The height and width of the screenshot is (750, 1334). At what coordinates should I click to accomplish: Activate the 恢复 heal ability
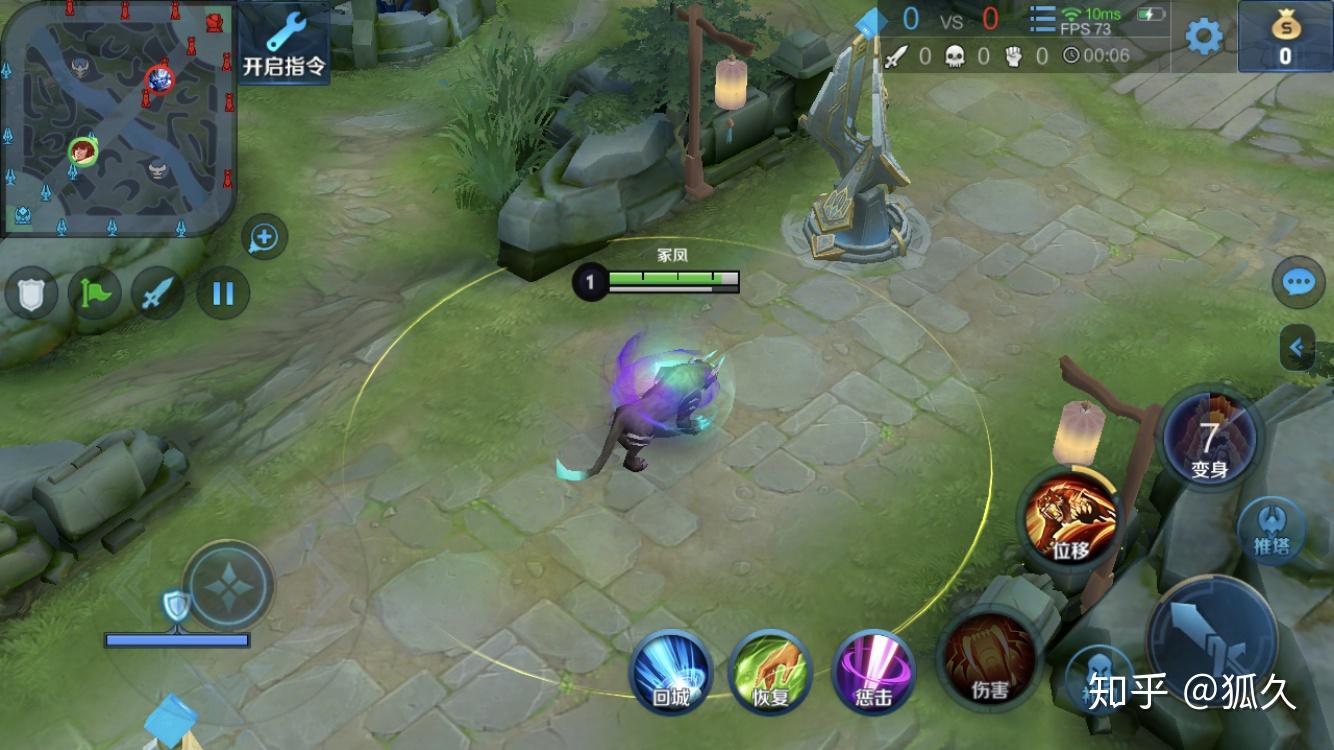tap(770, 671)
